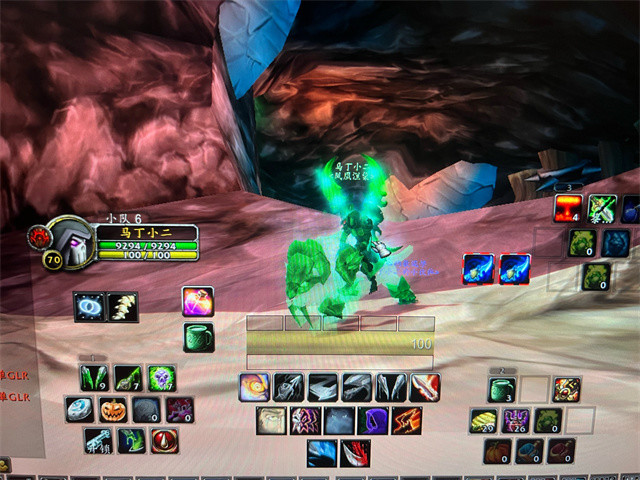Viewport: 640px width, 480px height.
Task: Select the twin rings buff icon
Action: coord(88,306)
